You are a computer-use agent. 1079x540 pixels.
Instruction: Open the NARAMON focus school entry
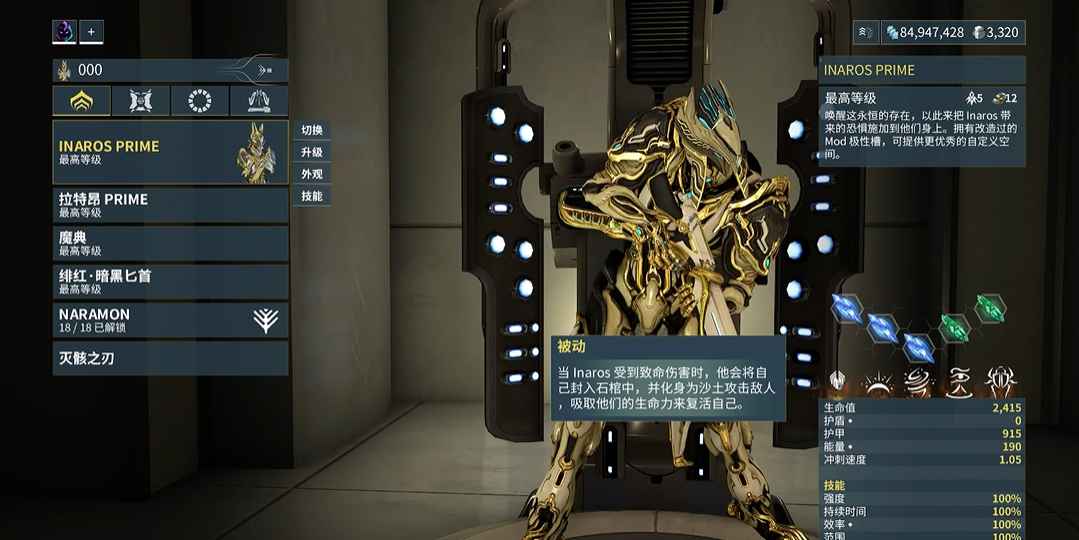tap(170, 320)
